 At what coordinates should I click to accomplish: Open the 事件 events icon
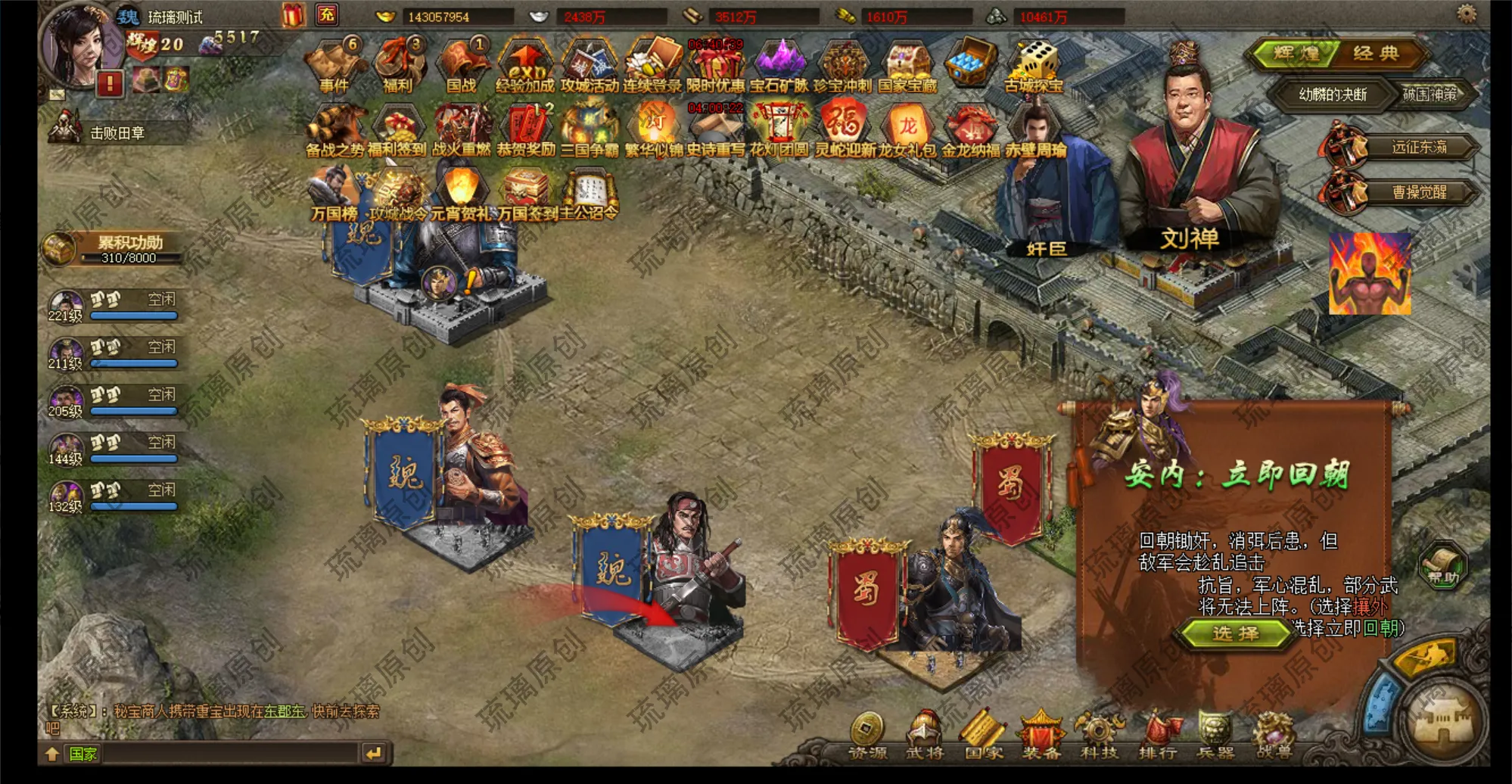tap(334, 65)
